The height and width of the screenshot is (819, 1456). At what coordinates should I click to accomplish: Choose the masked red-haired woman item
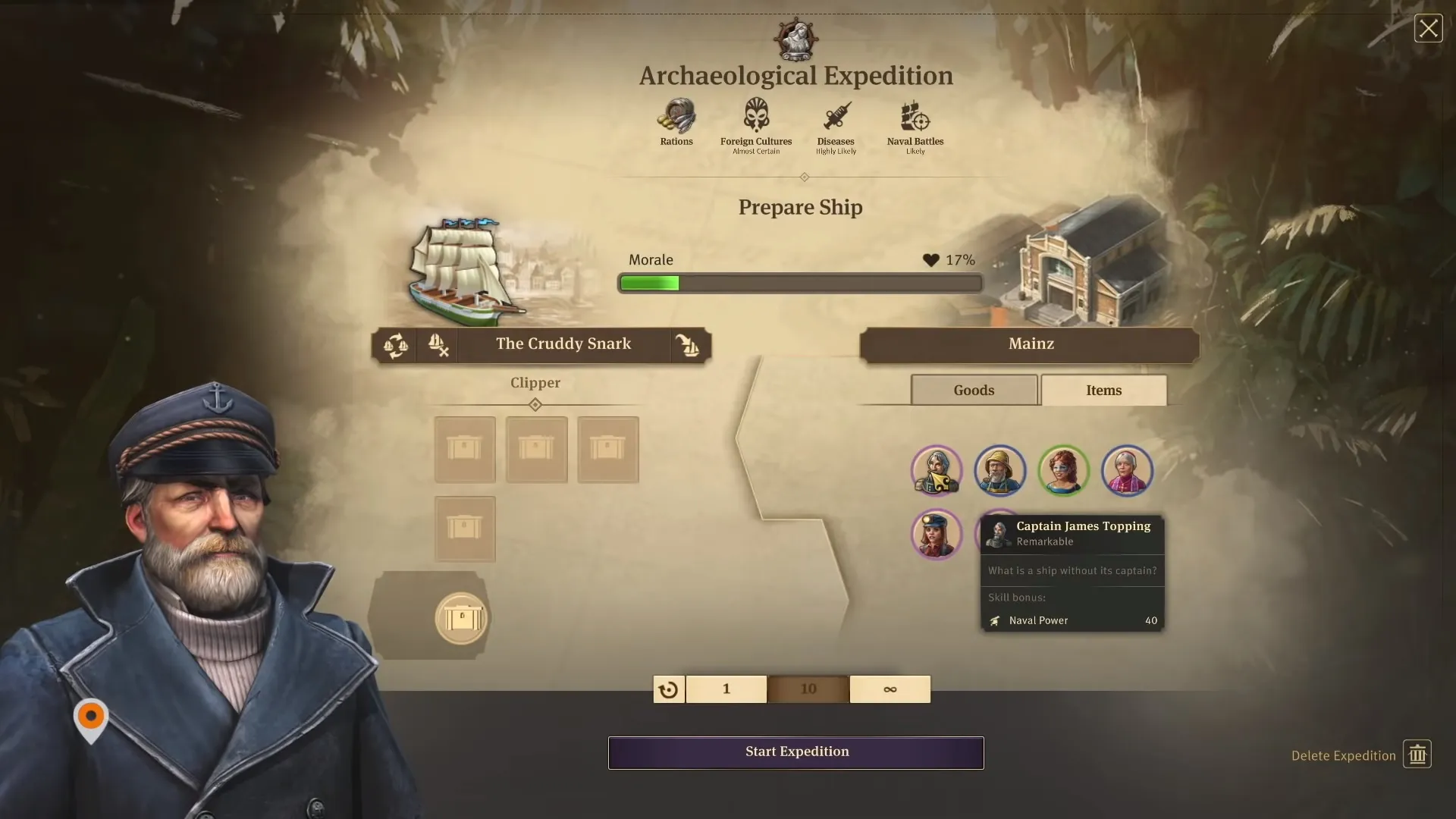[x=1063, y=471]
